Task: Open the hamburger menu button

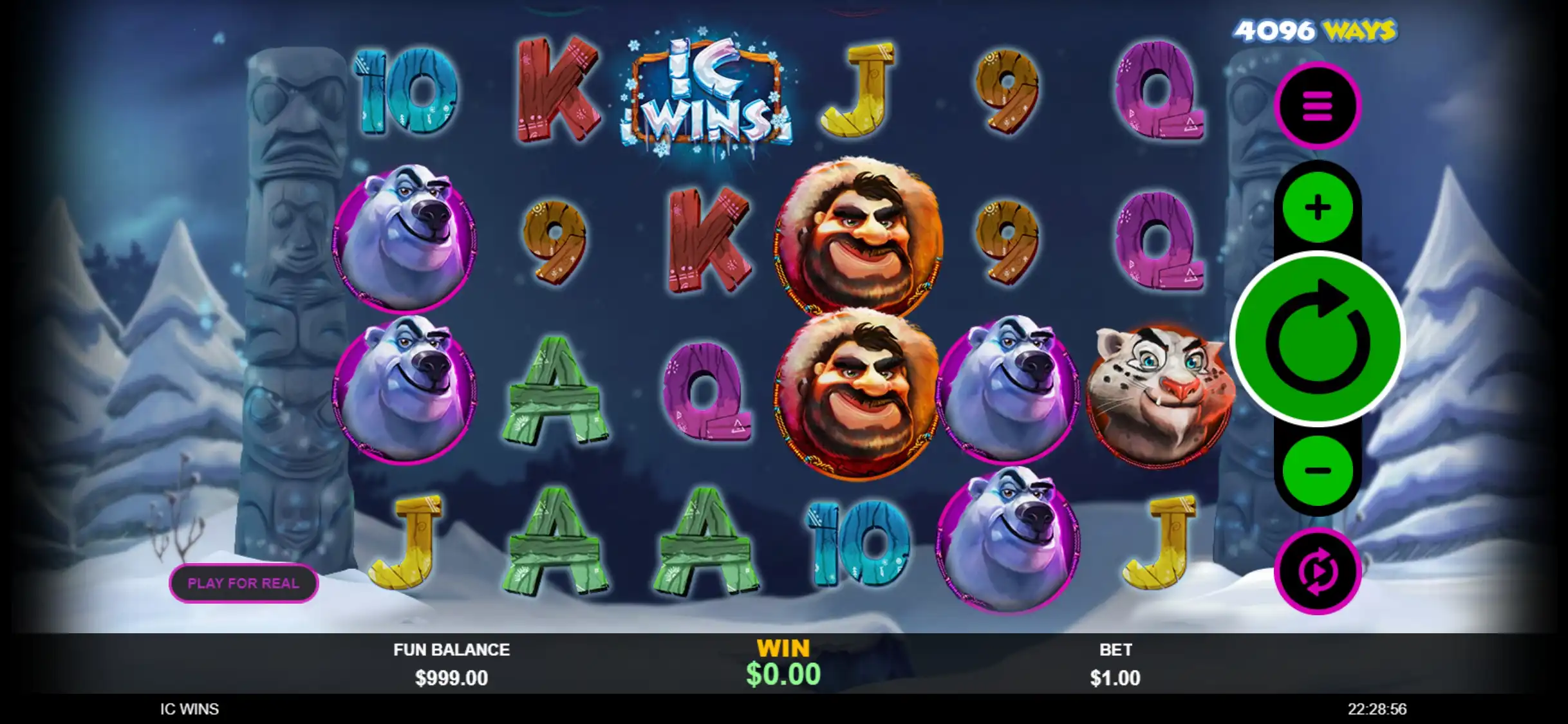Action: [x=1317, y=106]
